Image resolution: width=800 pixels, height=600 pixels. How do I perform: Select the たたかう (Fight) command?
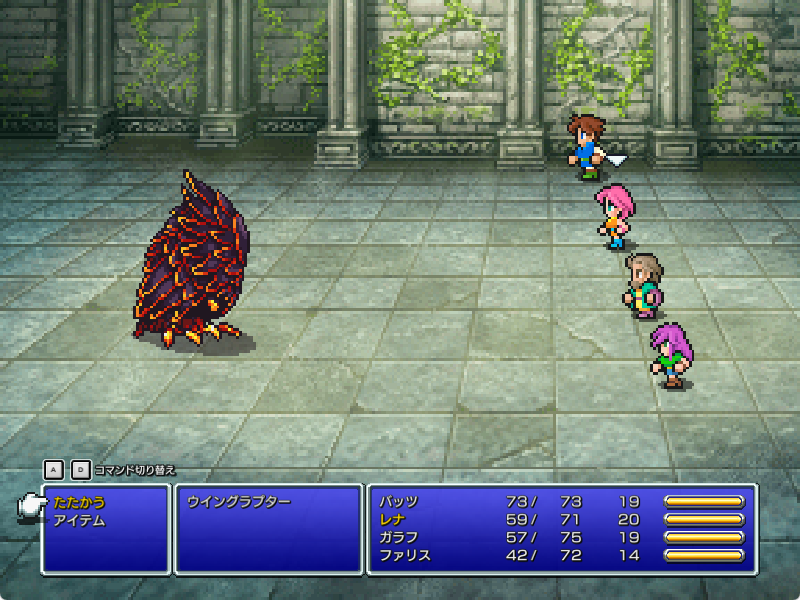click(79, 502)
